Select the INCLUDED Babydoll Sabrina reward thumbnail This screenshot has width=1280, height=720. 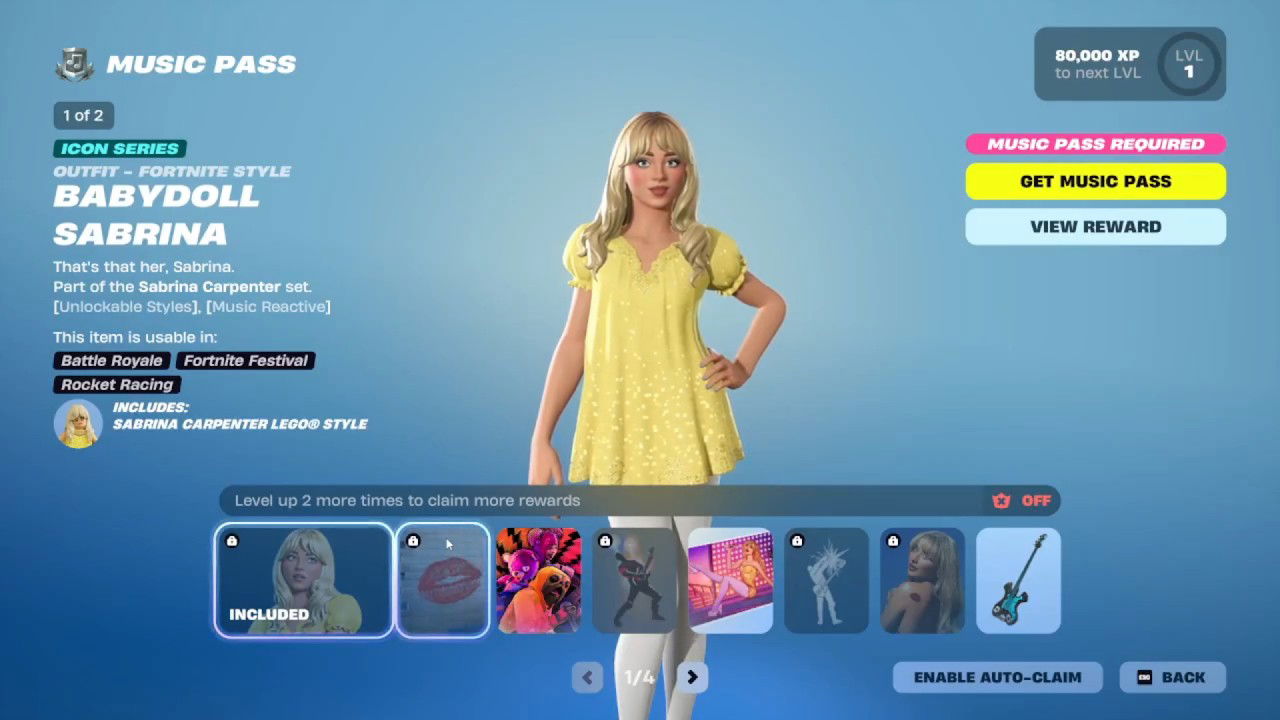point(303,581)
